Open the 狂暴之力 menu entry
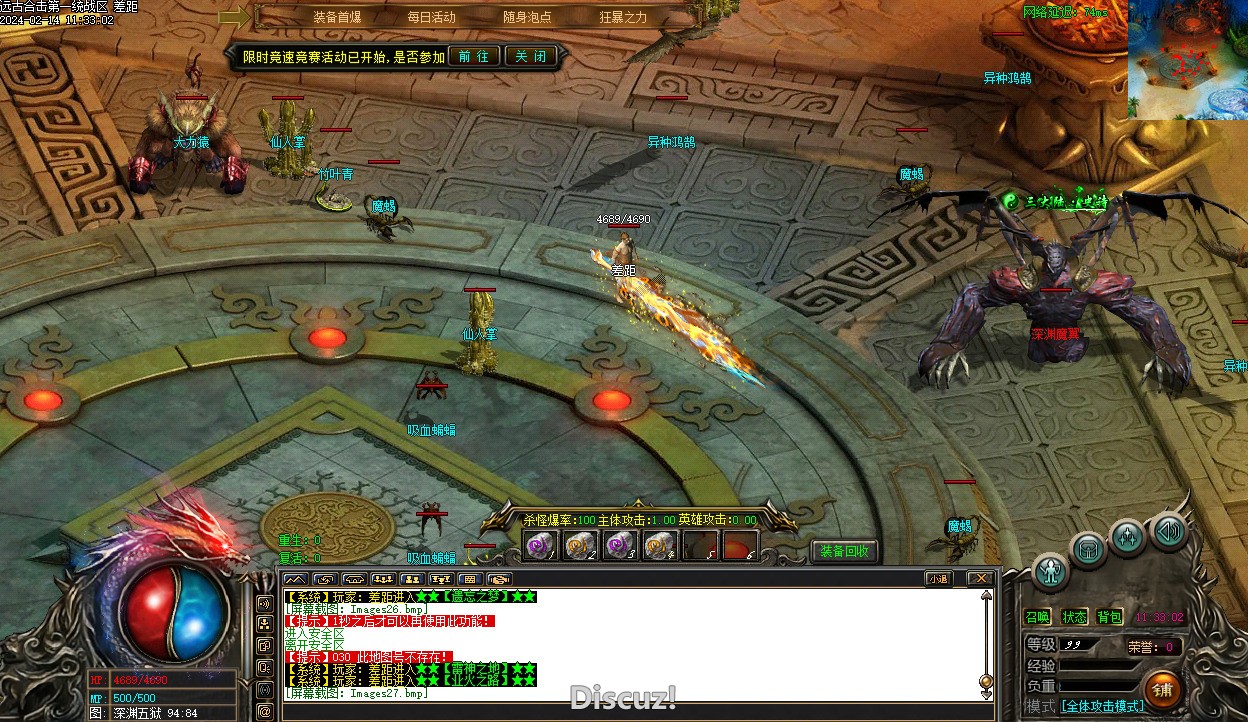This screenshot has width=1248, height=722. 623,17
